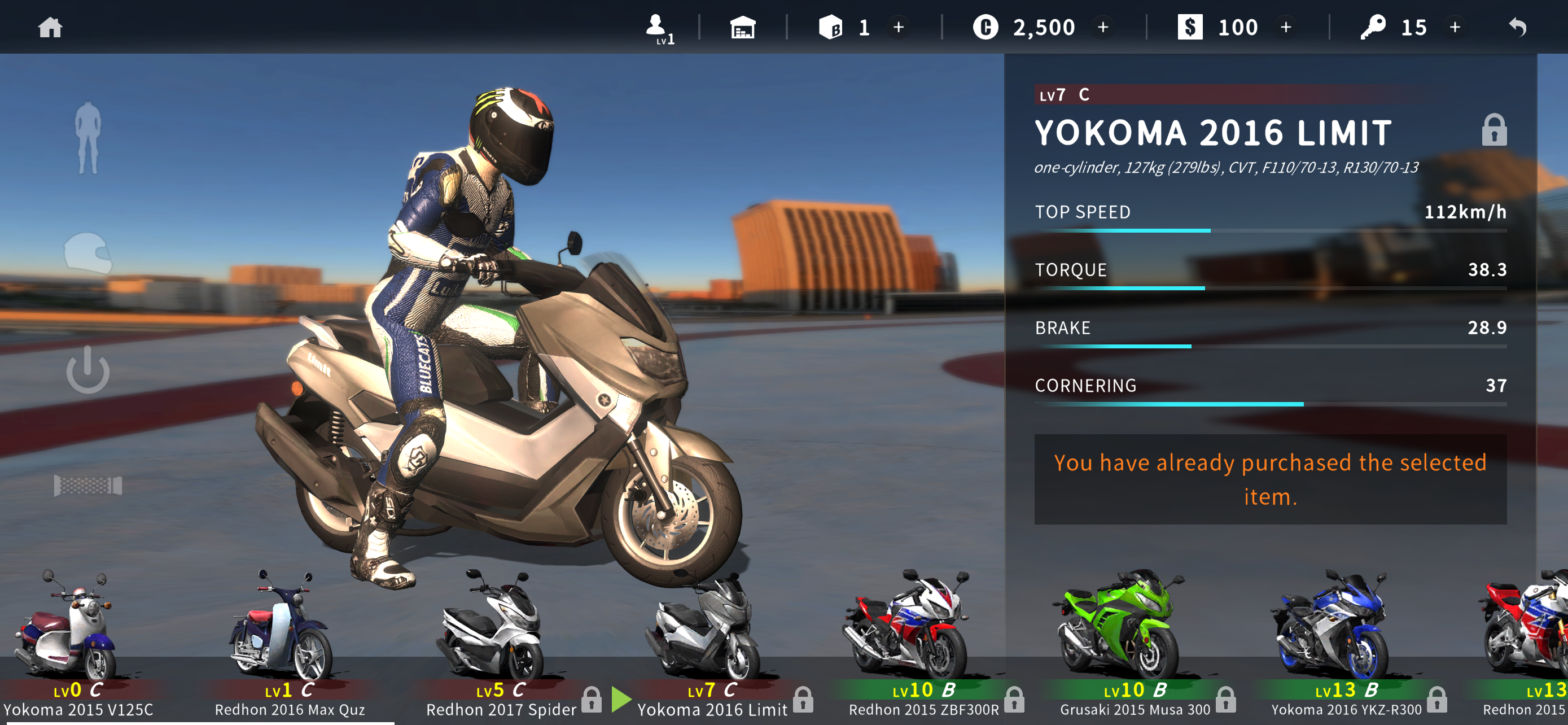Screen dimensions: 1568x725
Task: Add more B box items
Action: [x=899, y=28]
